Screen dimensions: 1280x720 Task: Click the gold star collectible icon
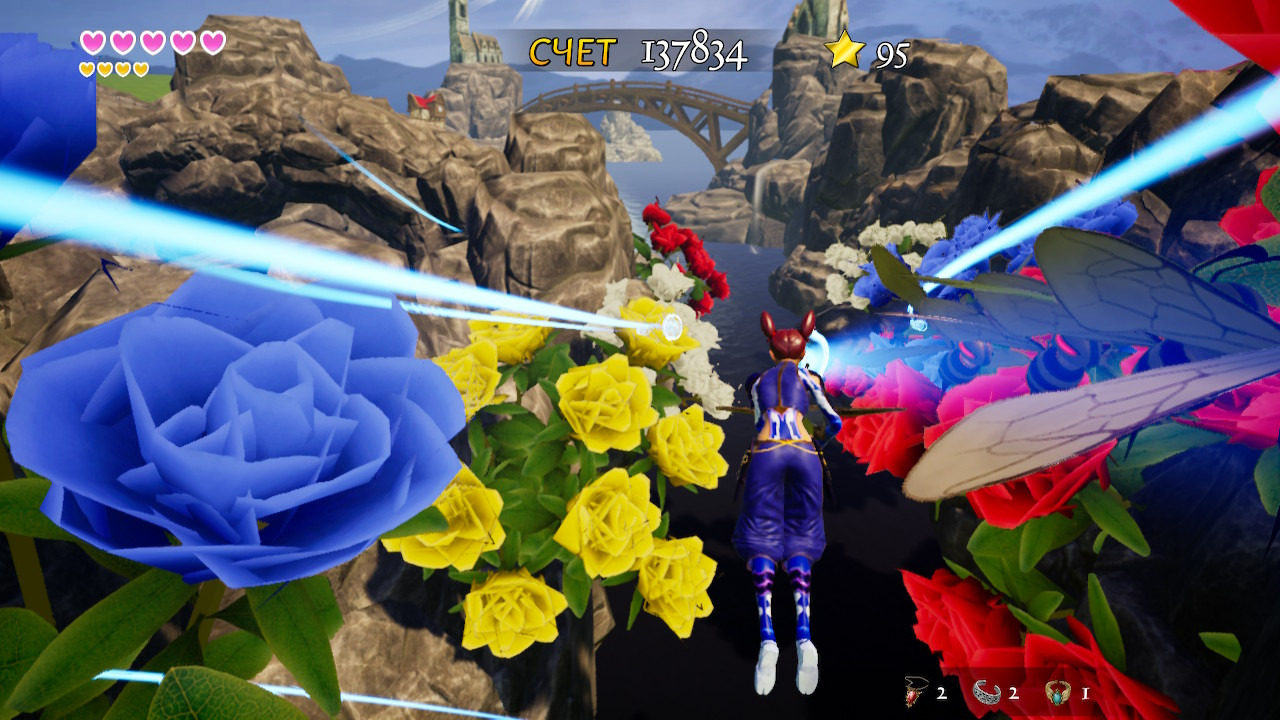(x=845, y=50)
